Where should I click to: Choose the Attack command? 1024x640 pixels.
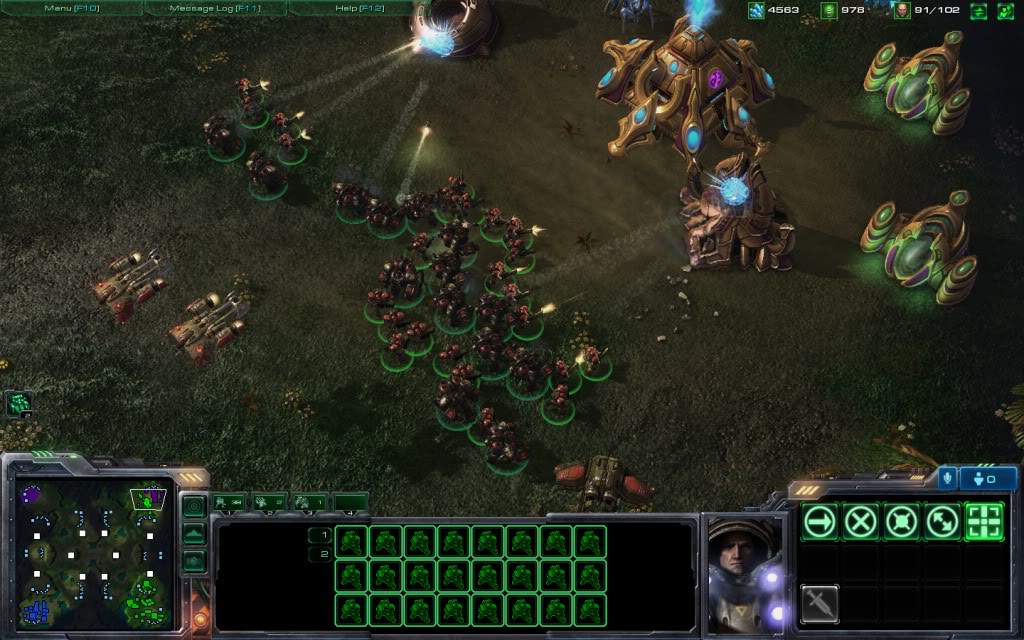984,521
